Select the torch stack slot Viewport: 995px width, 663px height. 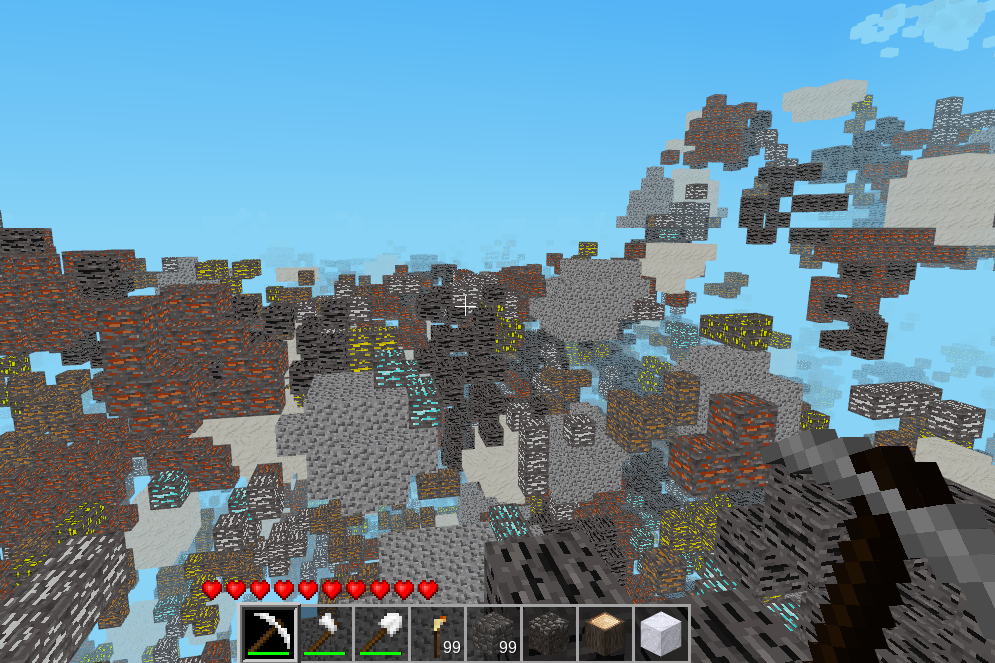(x=438, y=633)
